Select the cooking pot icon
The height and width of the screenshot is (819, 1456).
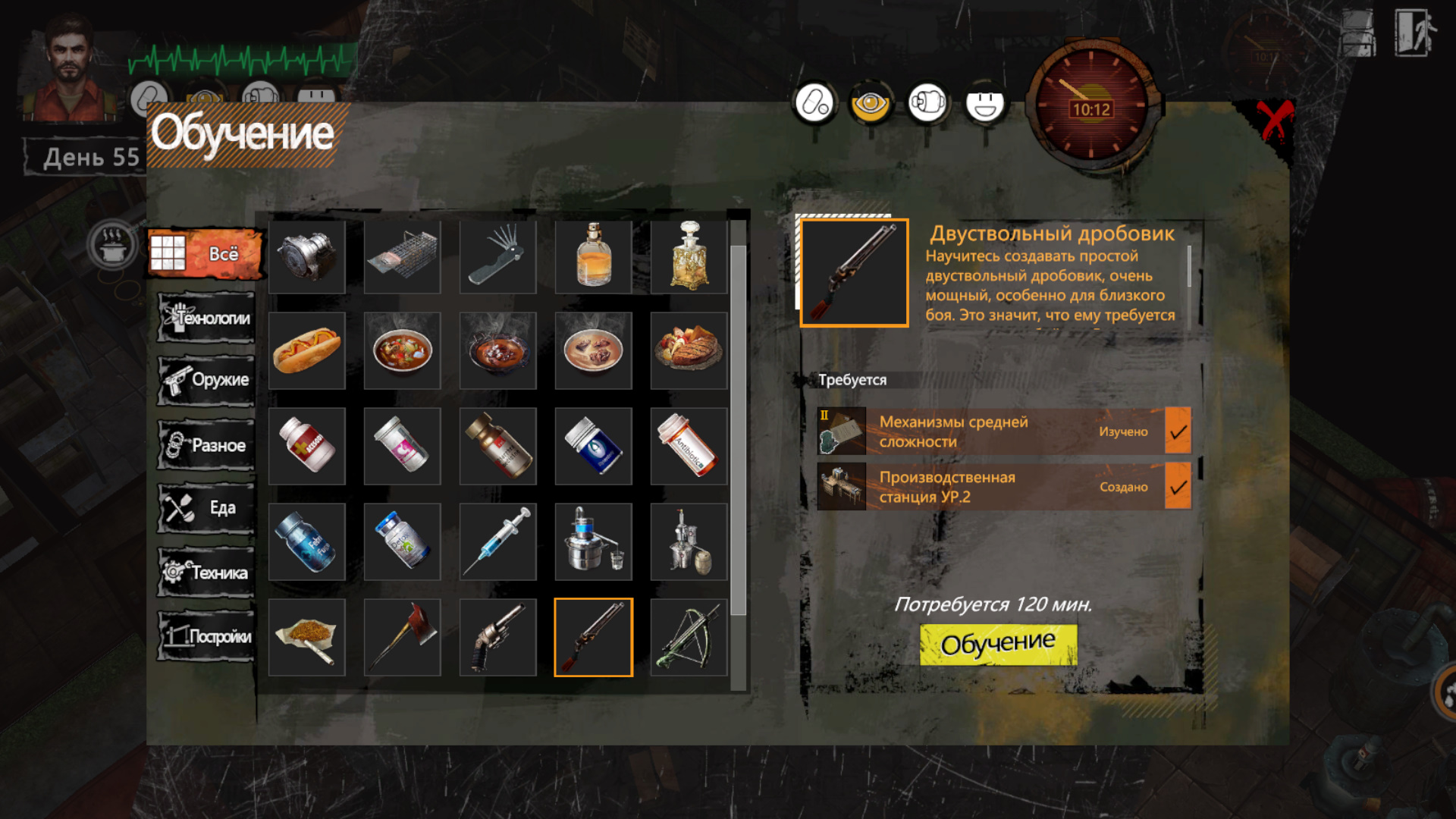(112, 245)
